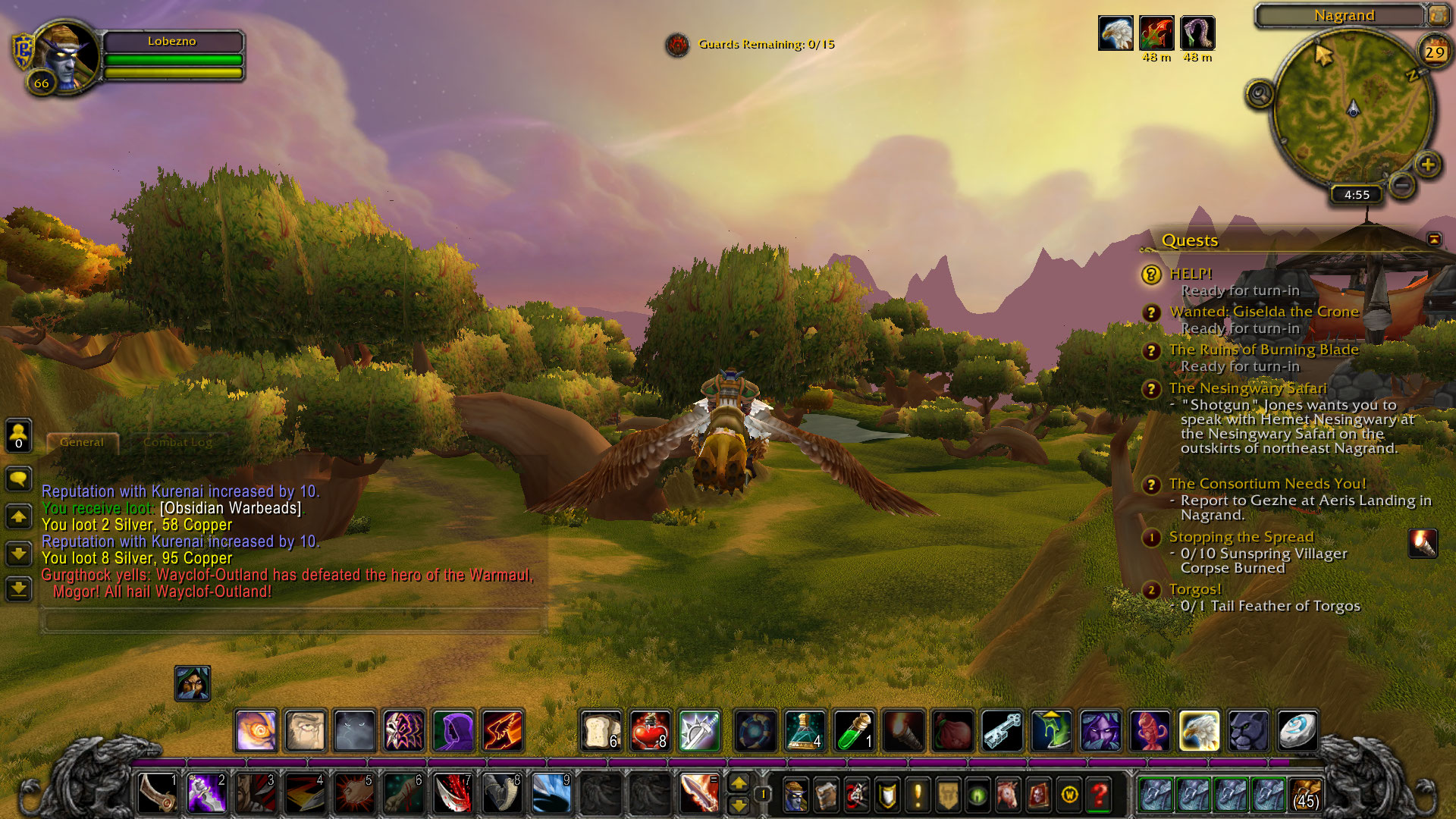Activate the bloody dagger ability in slot 7
Viewport: 1456px width, 819px height.
pyautogui.click(x=453, y=794)
